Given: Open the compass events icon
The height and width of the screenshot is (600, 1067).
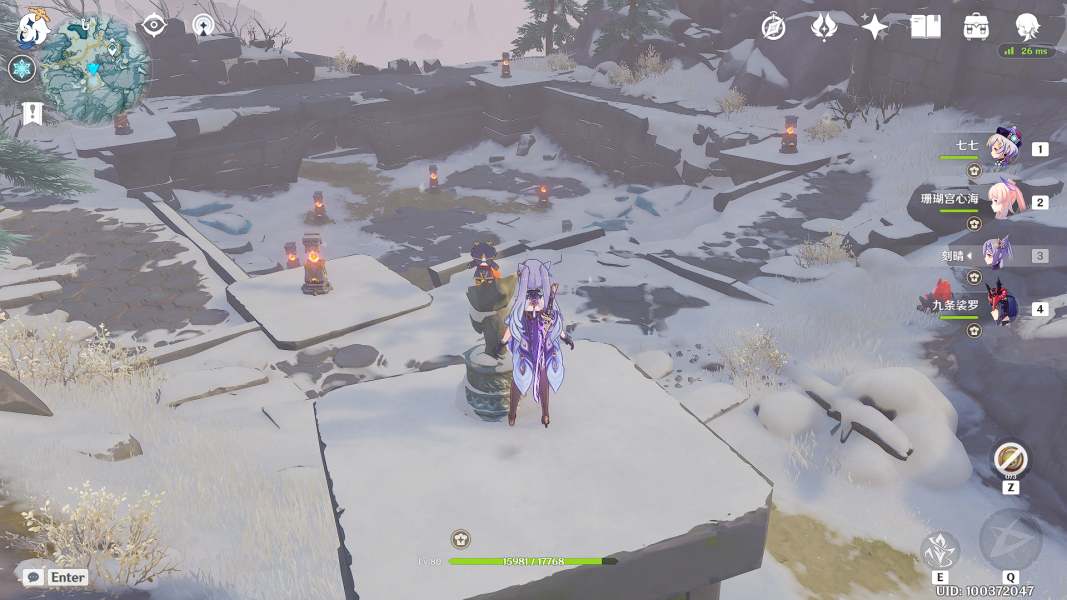Looking at the screenshot, I should point(773,27).
